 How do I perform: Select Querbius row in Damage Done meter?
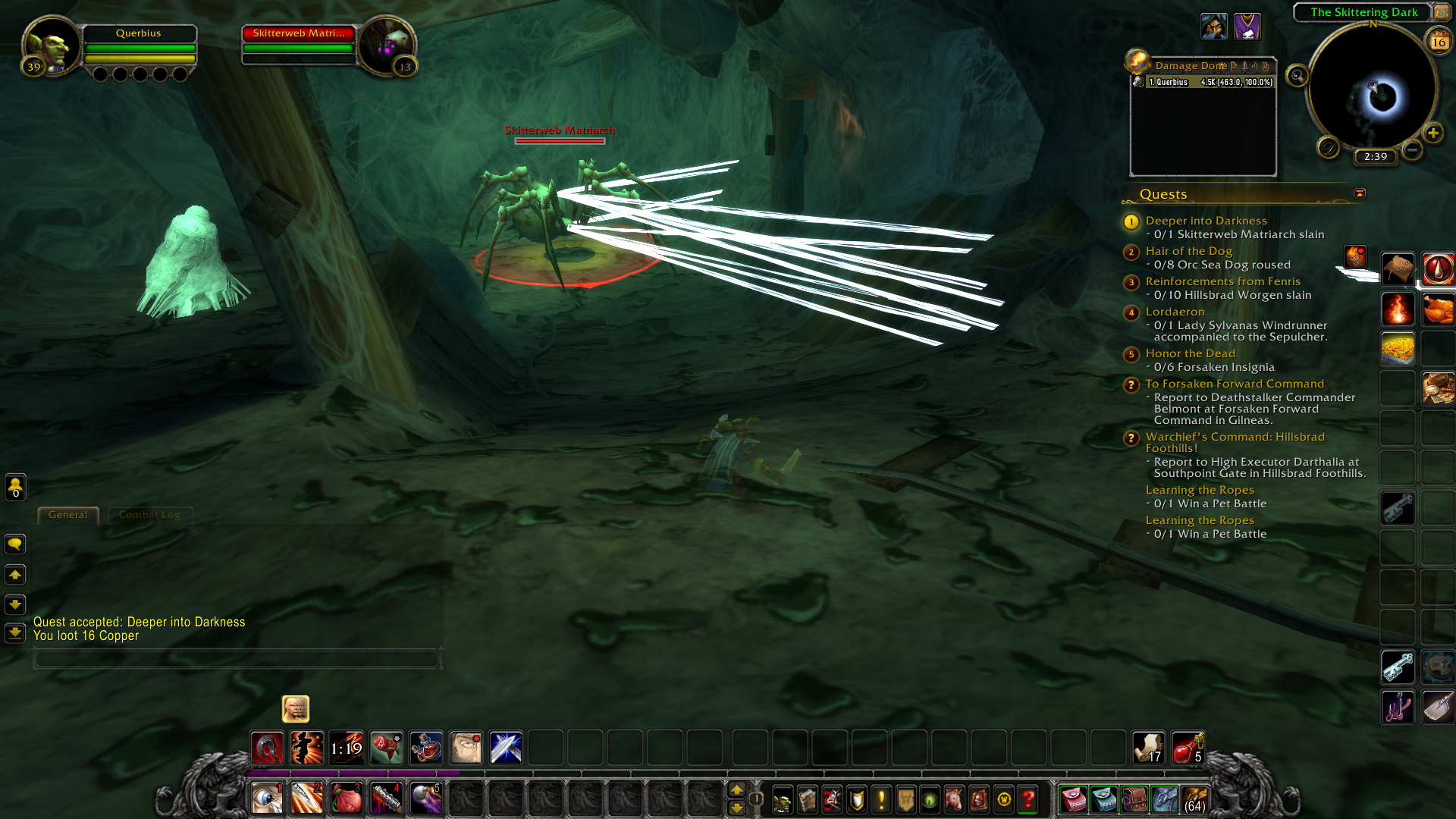coord(1204,82)
